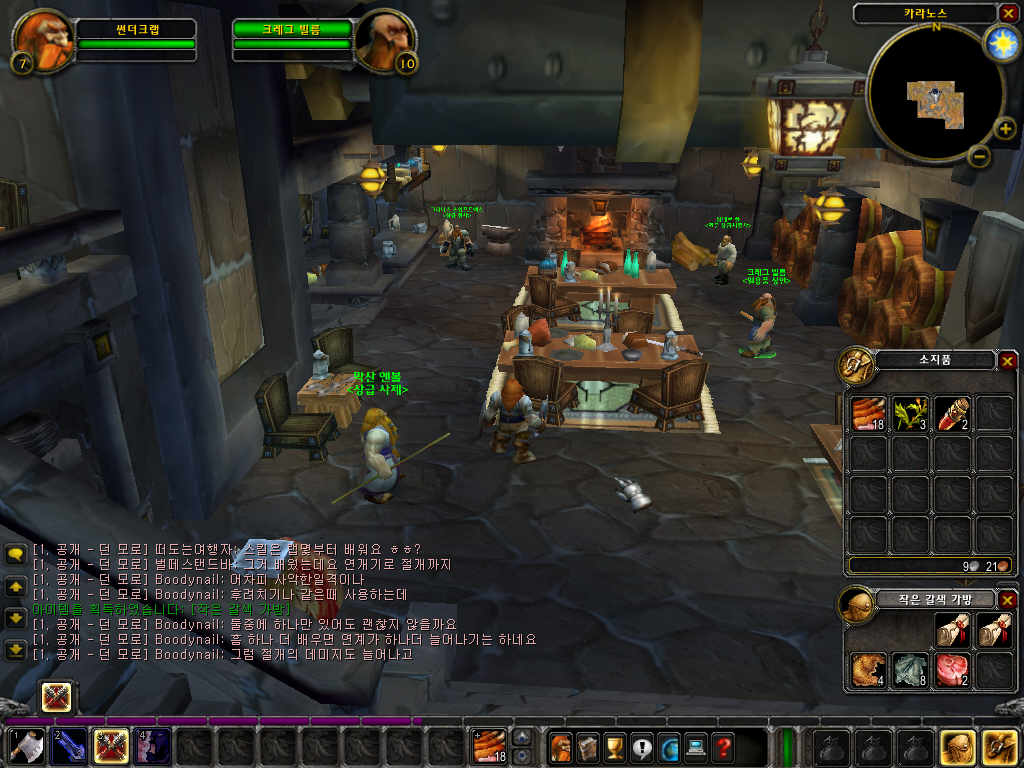1024x768 pixels.
Task: Open the red question mark help button
Action: [x=722, y=746]
